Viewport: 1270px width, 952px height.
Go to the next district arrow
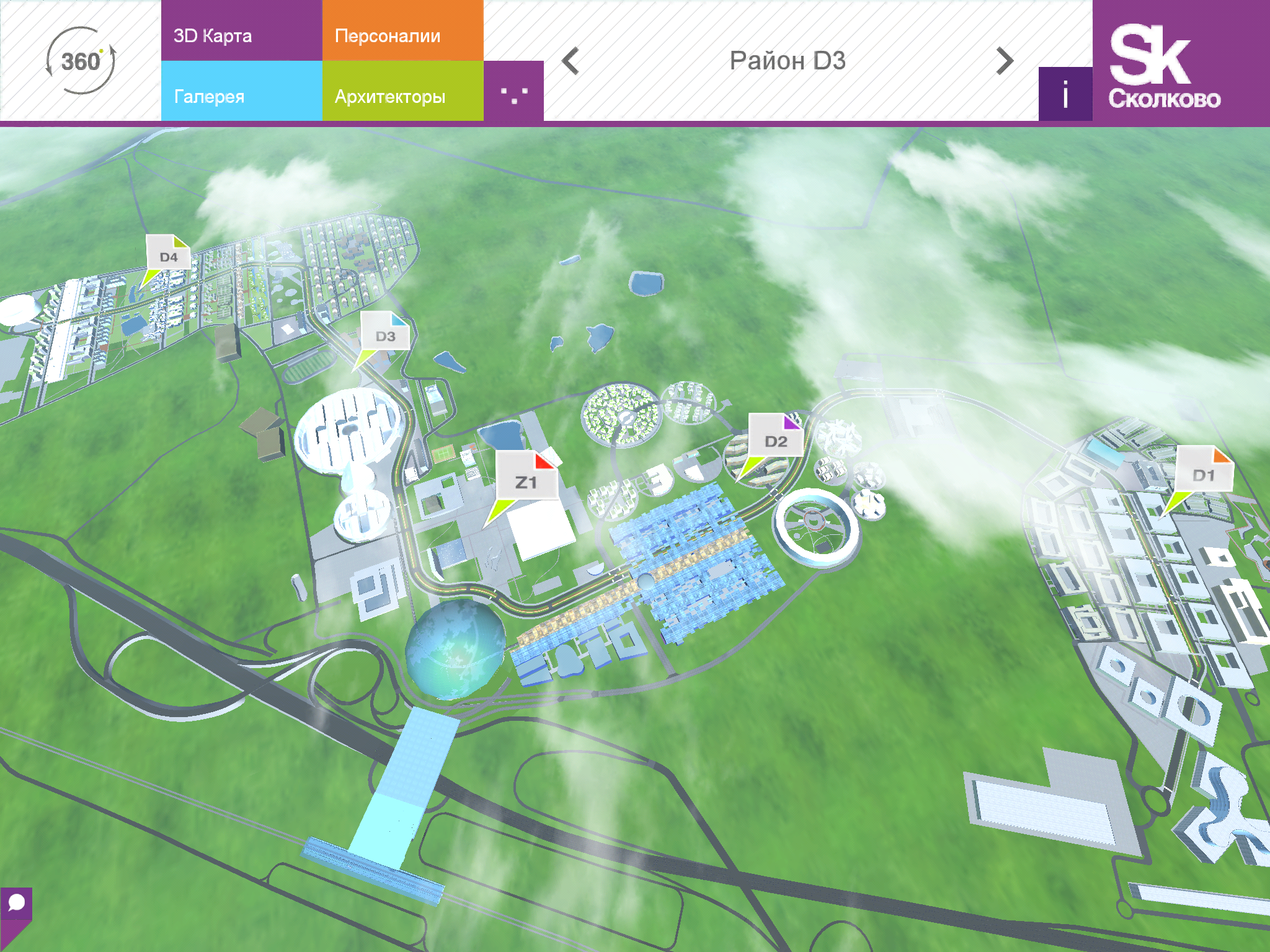click(1005, 61)
